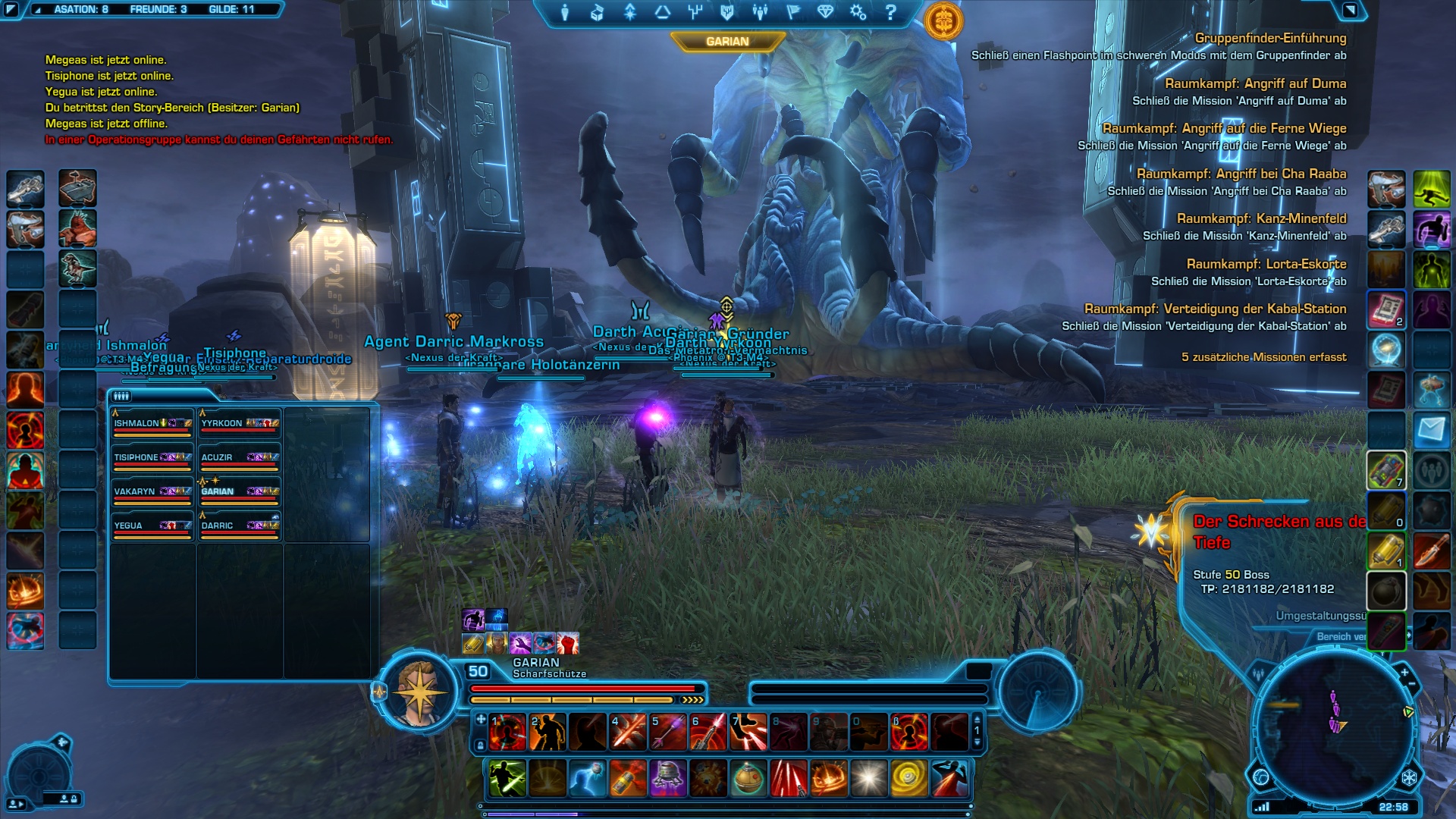Use the crossed laser ability on slot 4
The height and width of the screenshot is (819, 1456).
pos(628,733)
